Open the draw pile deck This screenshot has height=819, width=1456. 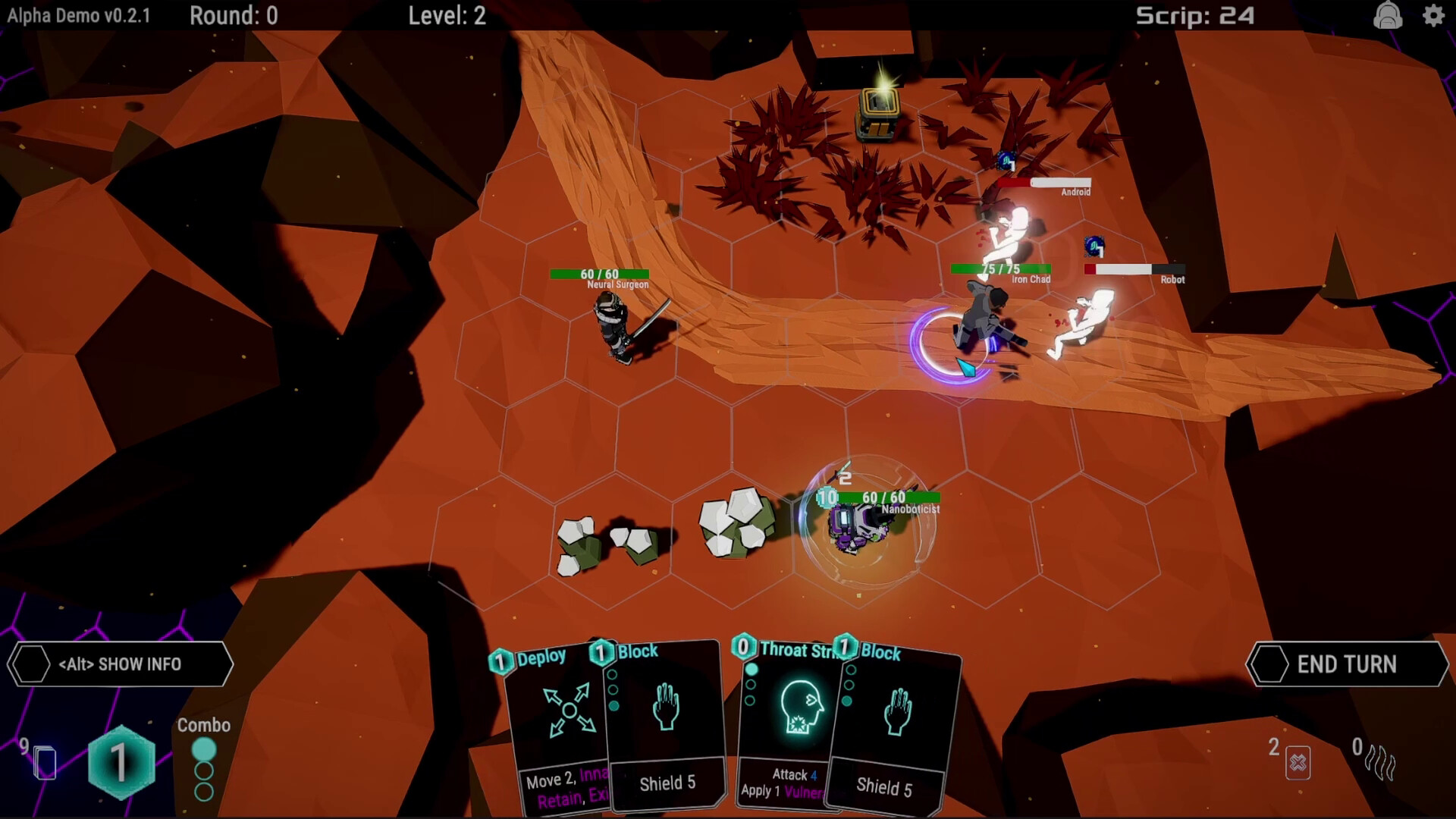45,762
